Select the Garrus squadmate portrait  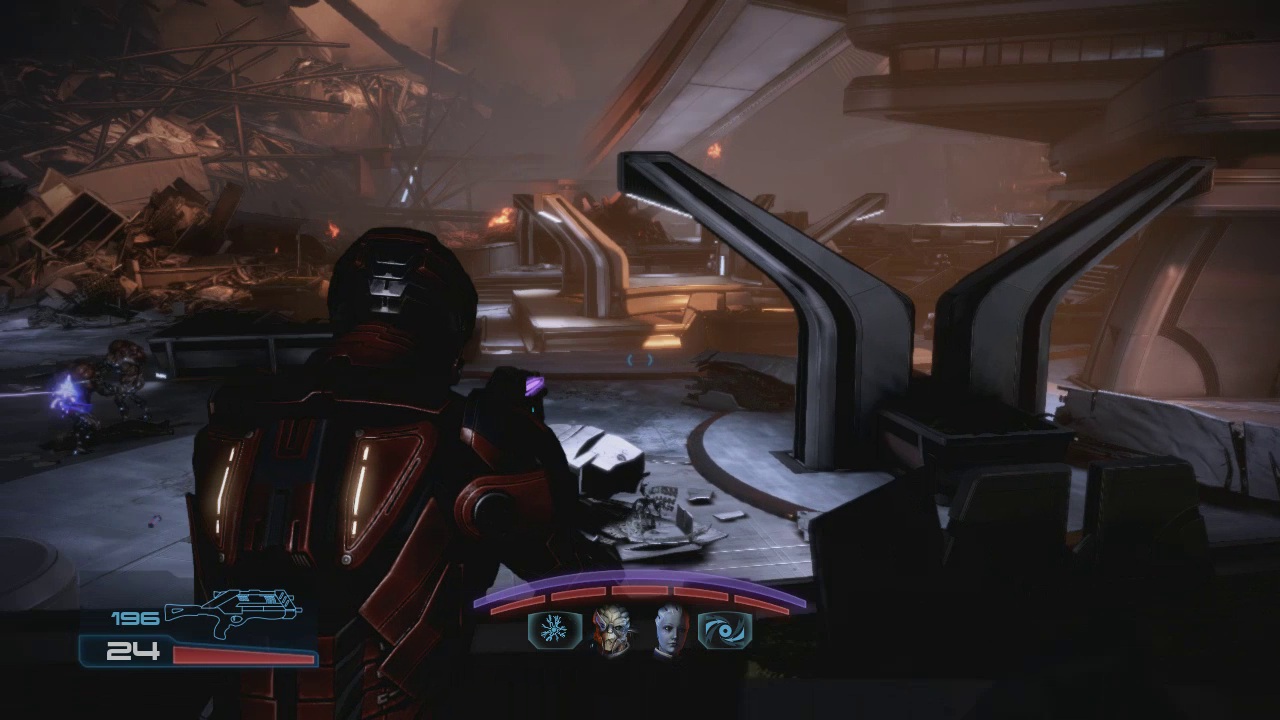611,631
